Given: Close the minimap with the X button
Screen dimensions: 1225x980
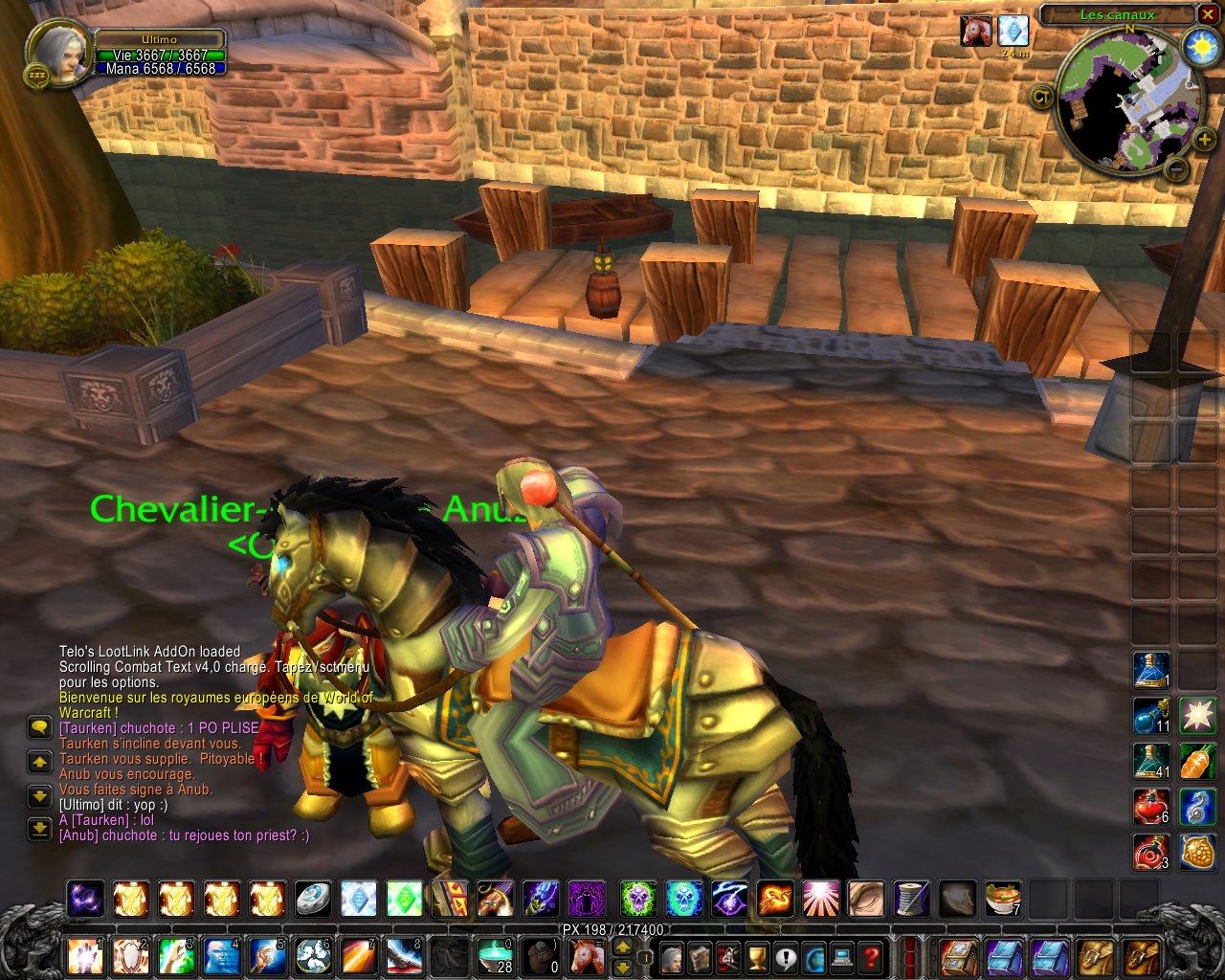Looking at the screenshot, I should pyautogui.click(x=1208, y=14).
